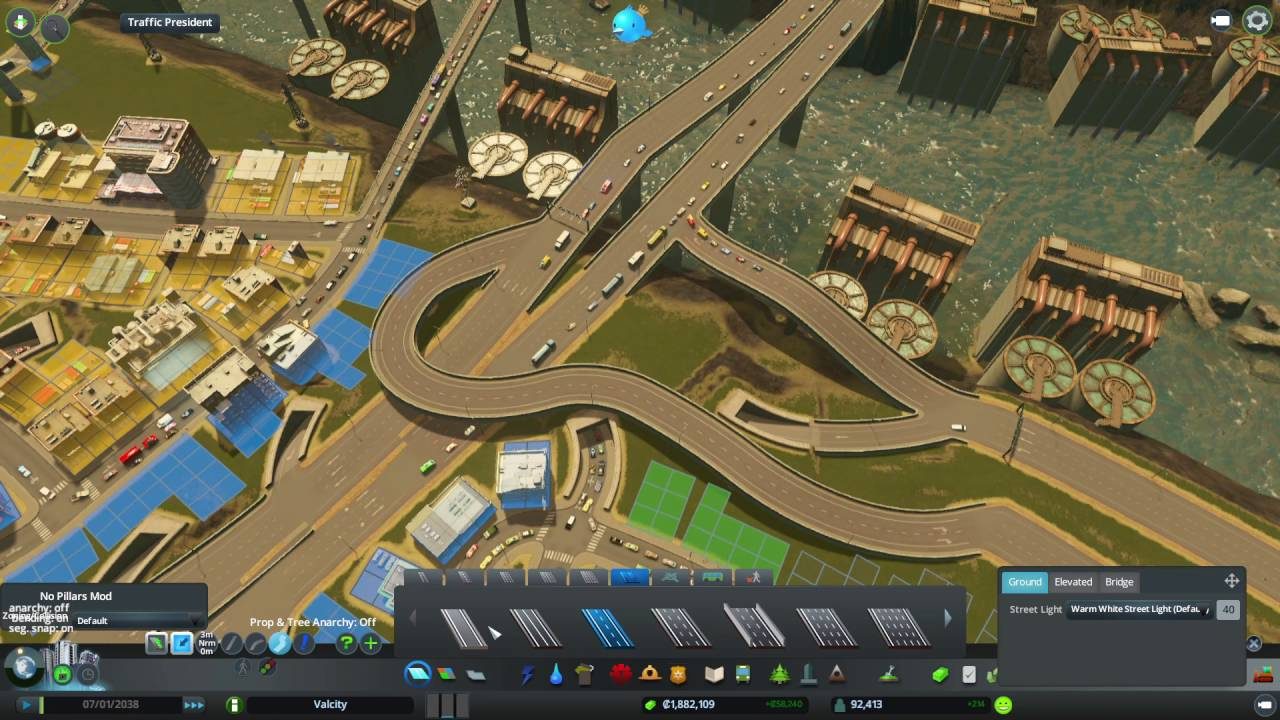Open the settings gear in top right corner
Image resolution: width=1280 pixels, height=720 pixels.
1256,20
